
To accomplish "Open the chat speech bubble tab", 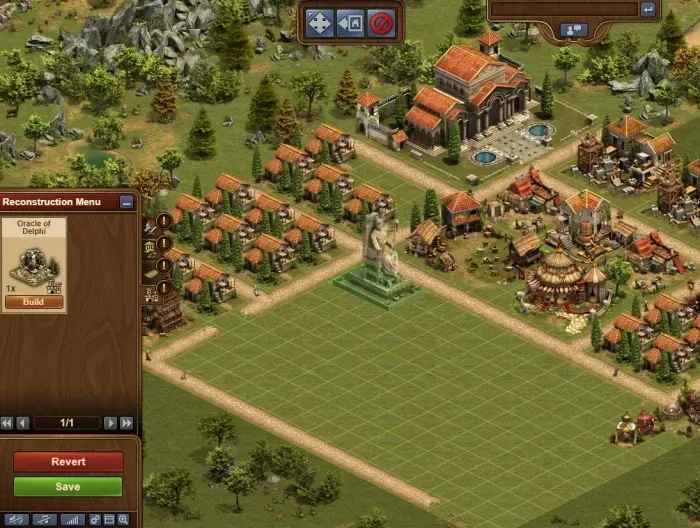I will 575,30.
